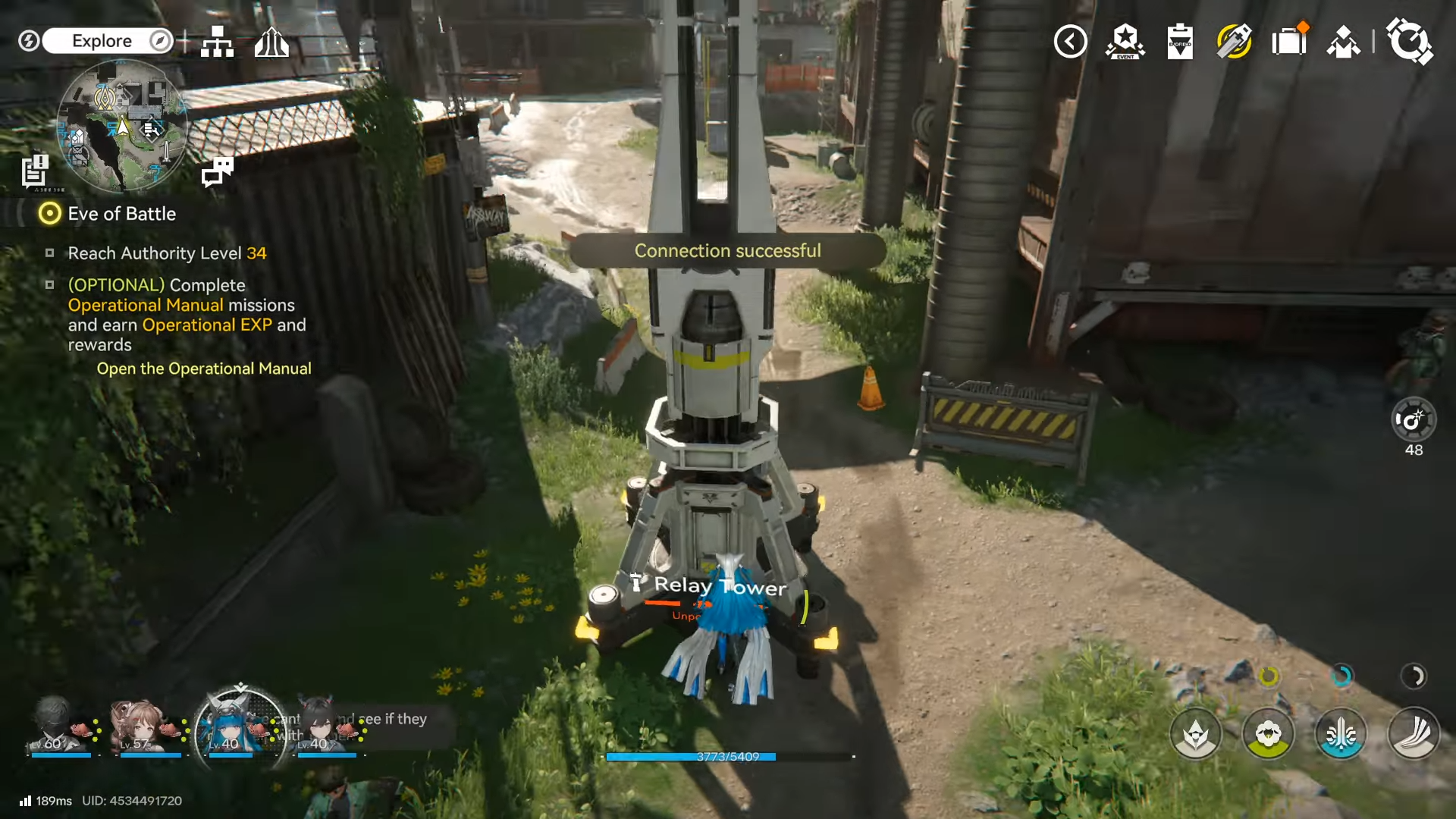Open the yellow ticket headhunting icon
This screenshot has height=819, width=1456.
[x=1234, y=42]
